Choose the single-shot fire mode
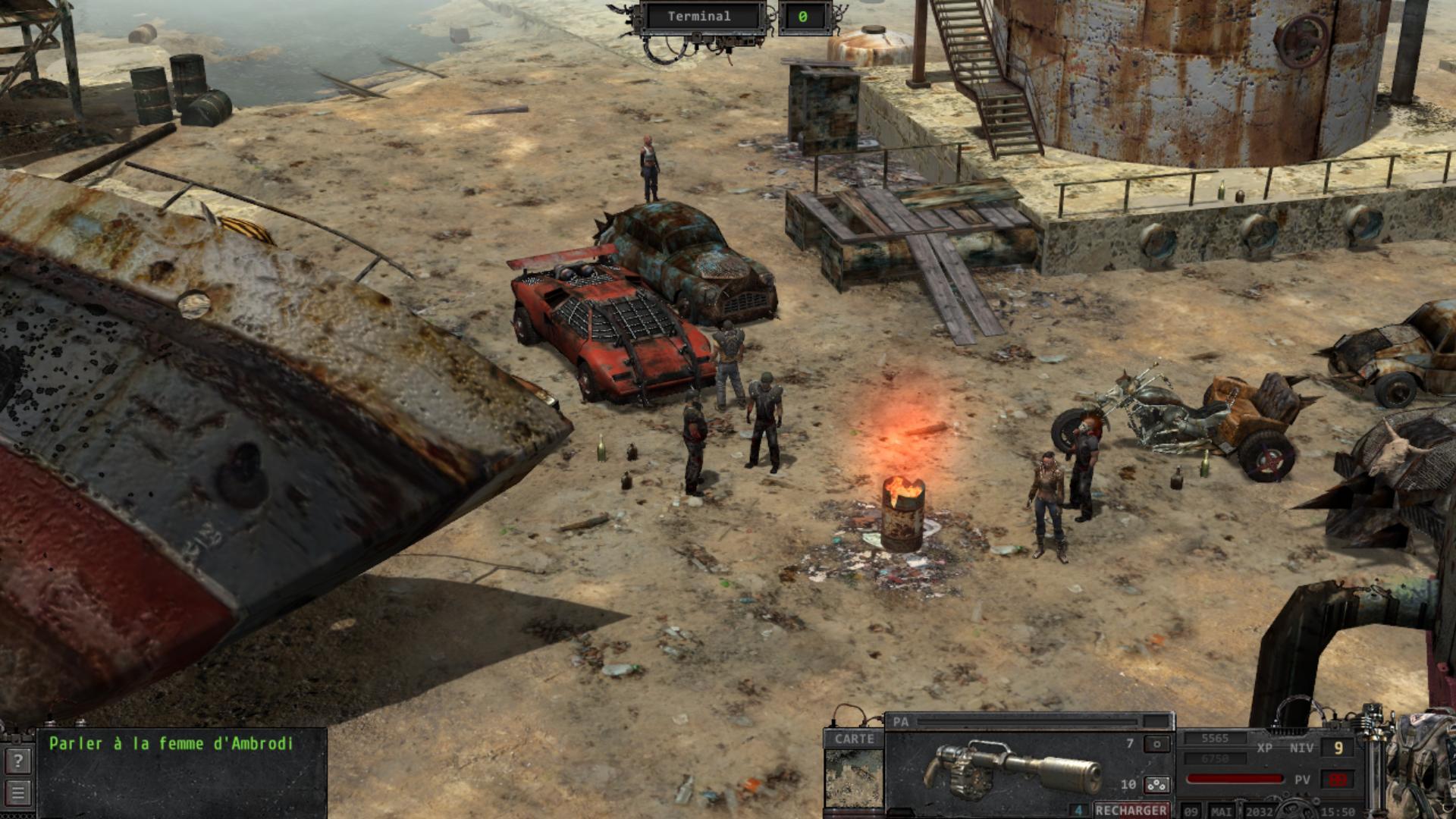This screenshot has height=819, width=1456. (1156, 744)
